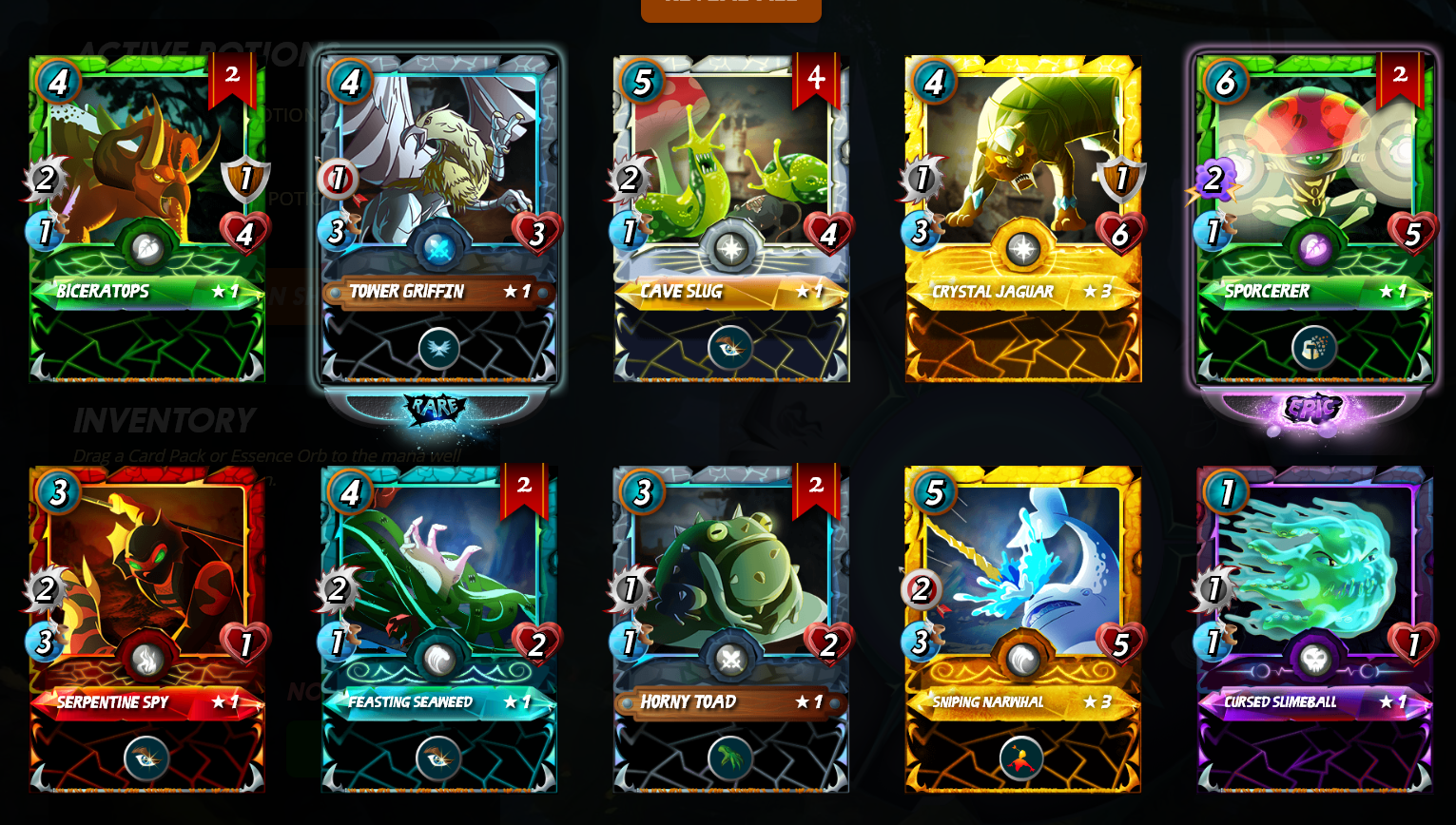
Task: Click Serpentine Spy's opportunity ability icon
Action: click(x=146, y=758)
